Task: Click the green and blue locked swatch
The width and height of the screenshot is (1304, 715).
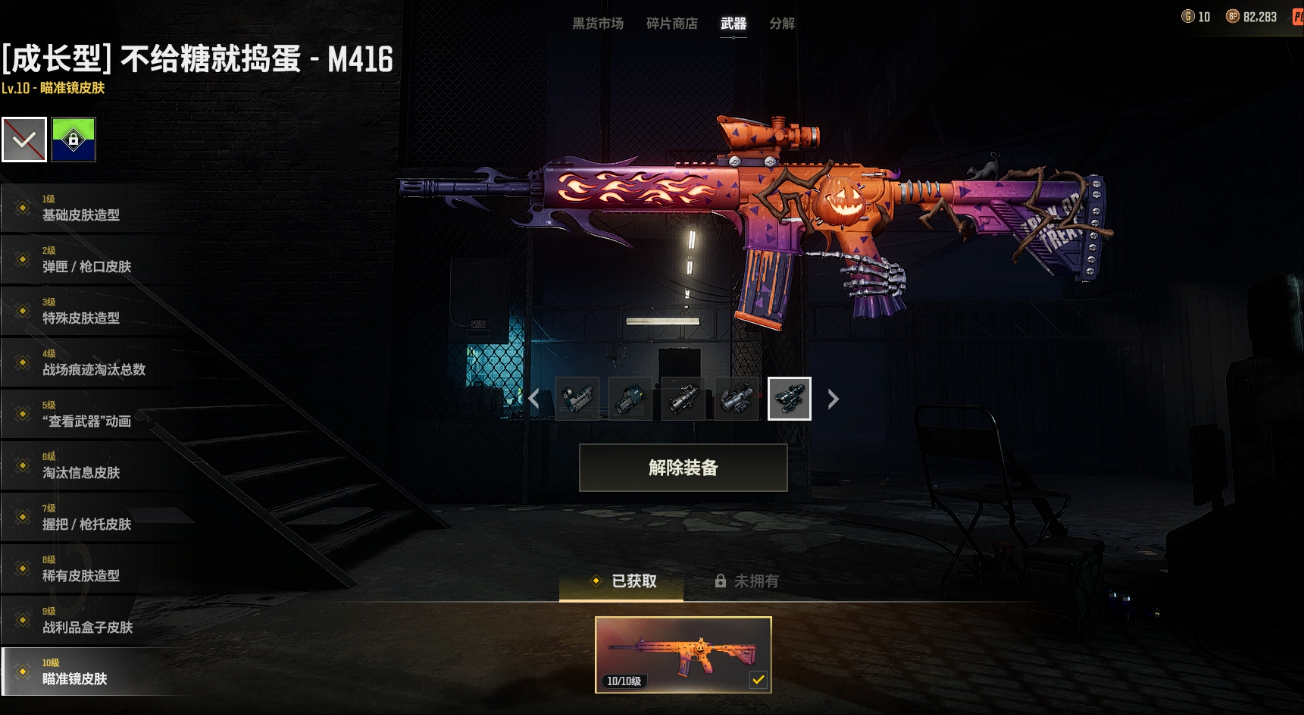Action: 74,140
